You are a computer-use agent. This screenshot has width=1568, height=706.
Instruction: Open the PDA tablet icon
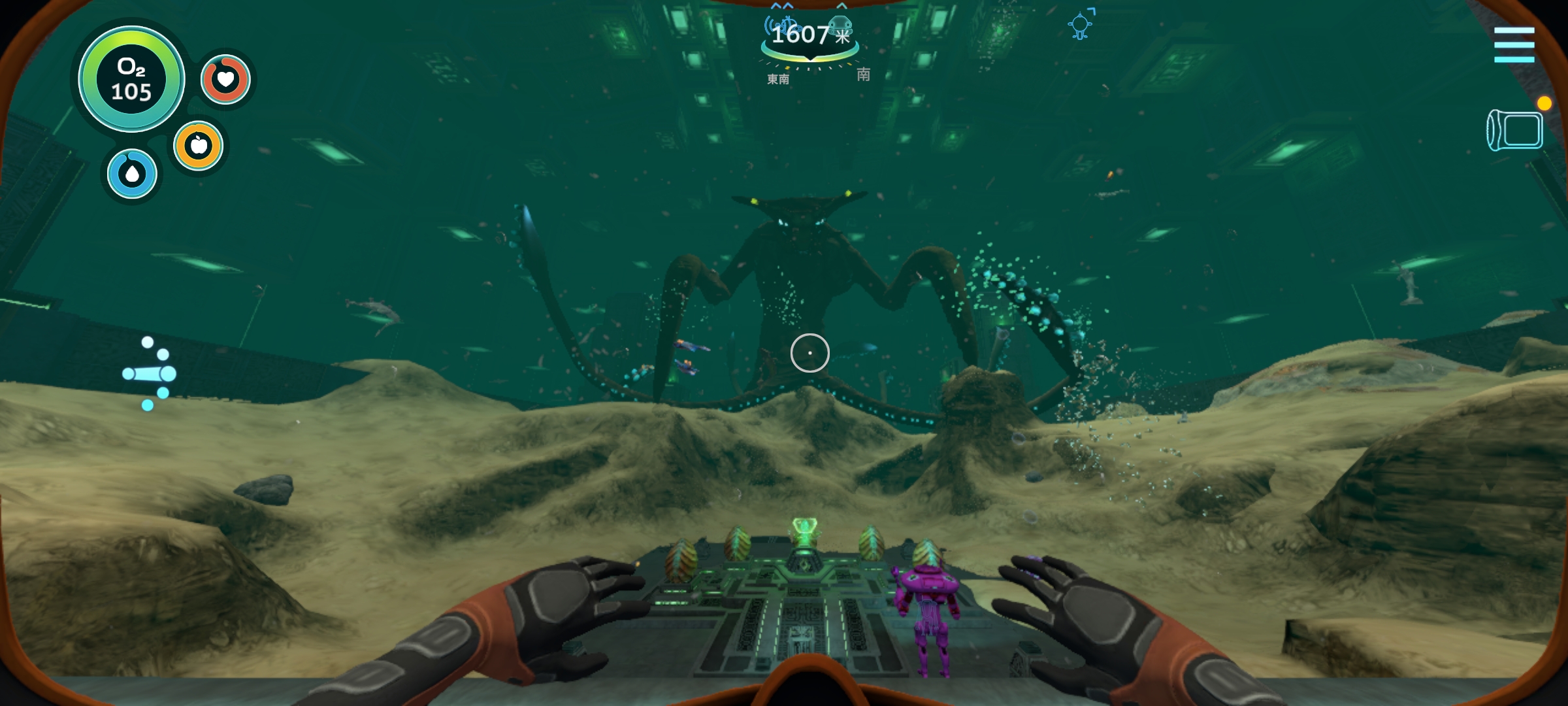coord(1516,130)
